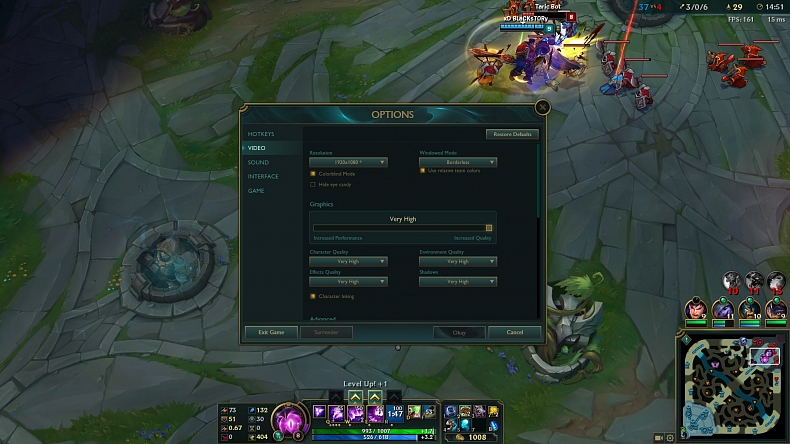Enable the Hide eye candy checkbox
The image size is (790, 444).
[313, 184]
